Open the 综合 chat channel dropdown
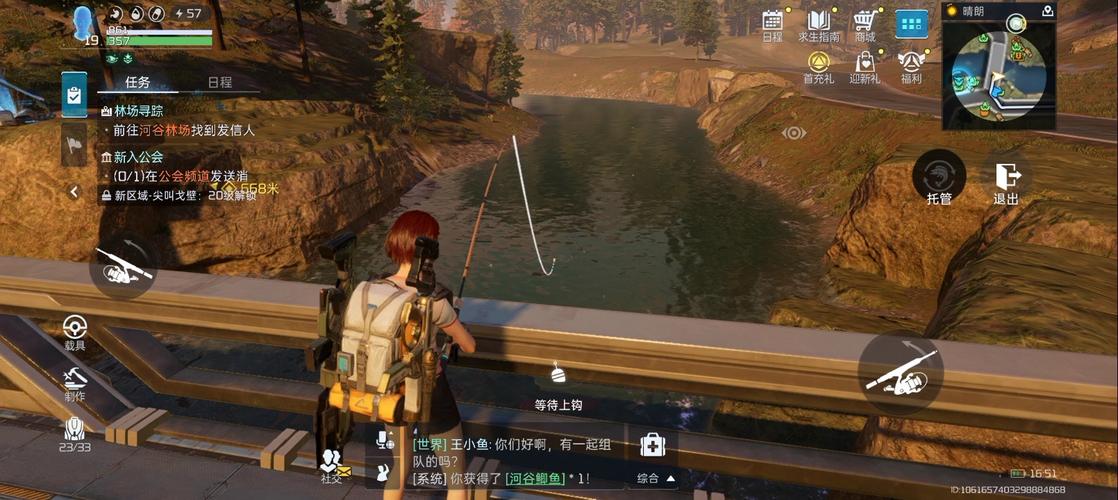The height and width of the screenshot is (500, 1118). click(655, 479)
